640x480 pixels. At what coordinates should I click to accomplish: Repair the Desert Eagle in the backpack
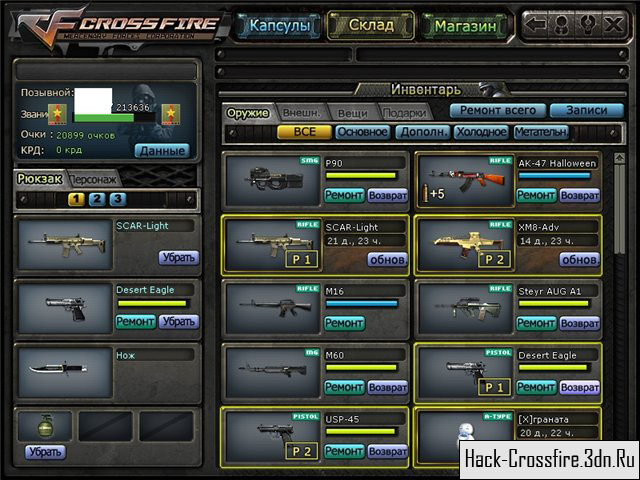click(136, 321)
